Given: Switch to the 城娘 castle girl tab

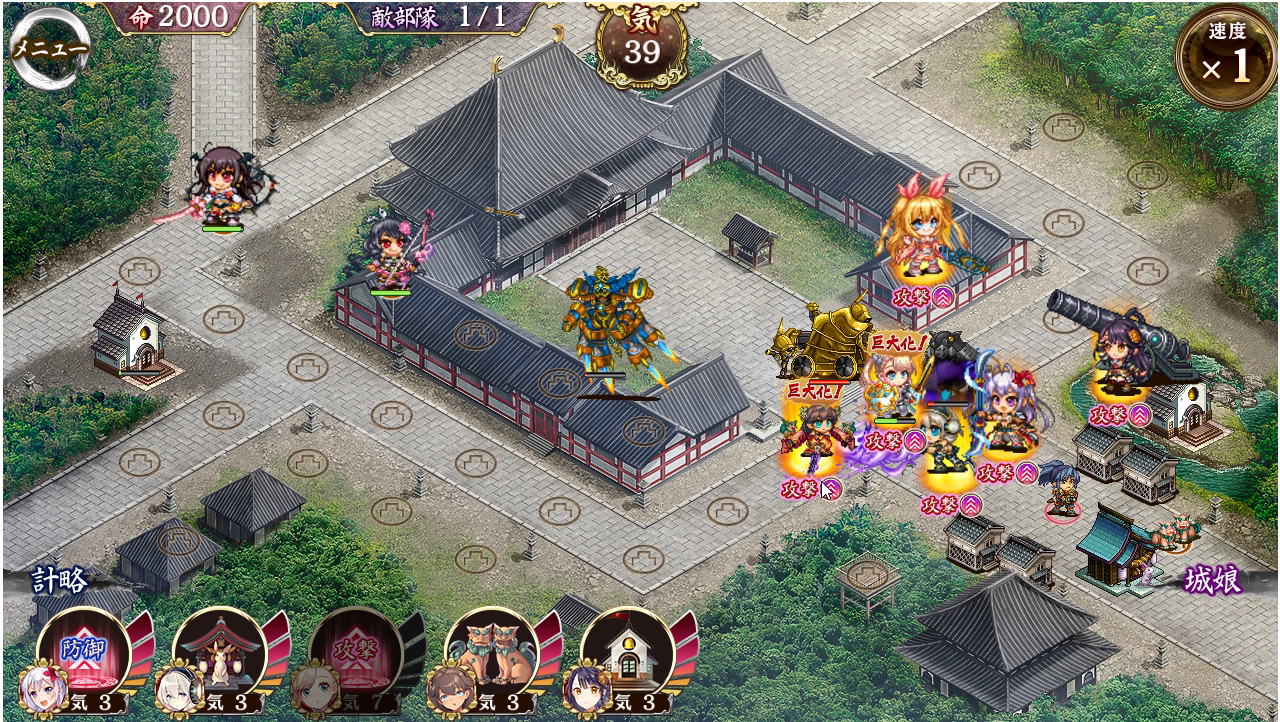Looking at the screenshot, I should [x=1212, y=580].
